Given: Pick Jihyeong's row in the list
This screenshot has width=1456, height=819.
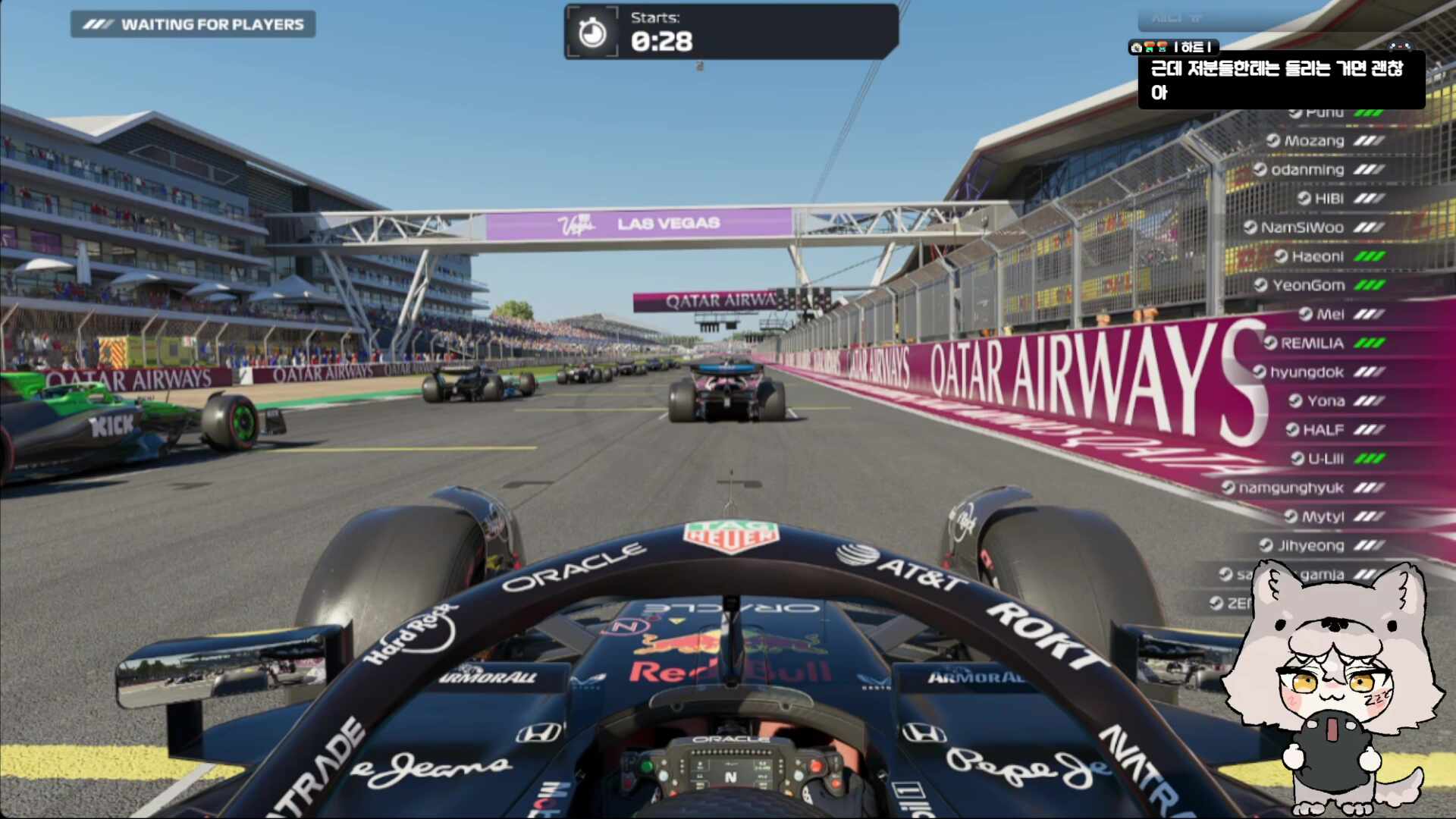Looking at the screenshot, I should 1310,545.
